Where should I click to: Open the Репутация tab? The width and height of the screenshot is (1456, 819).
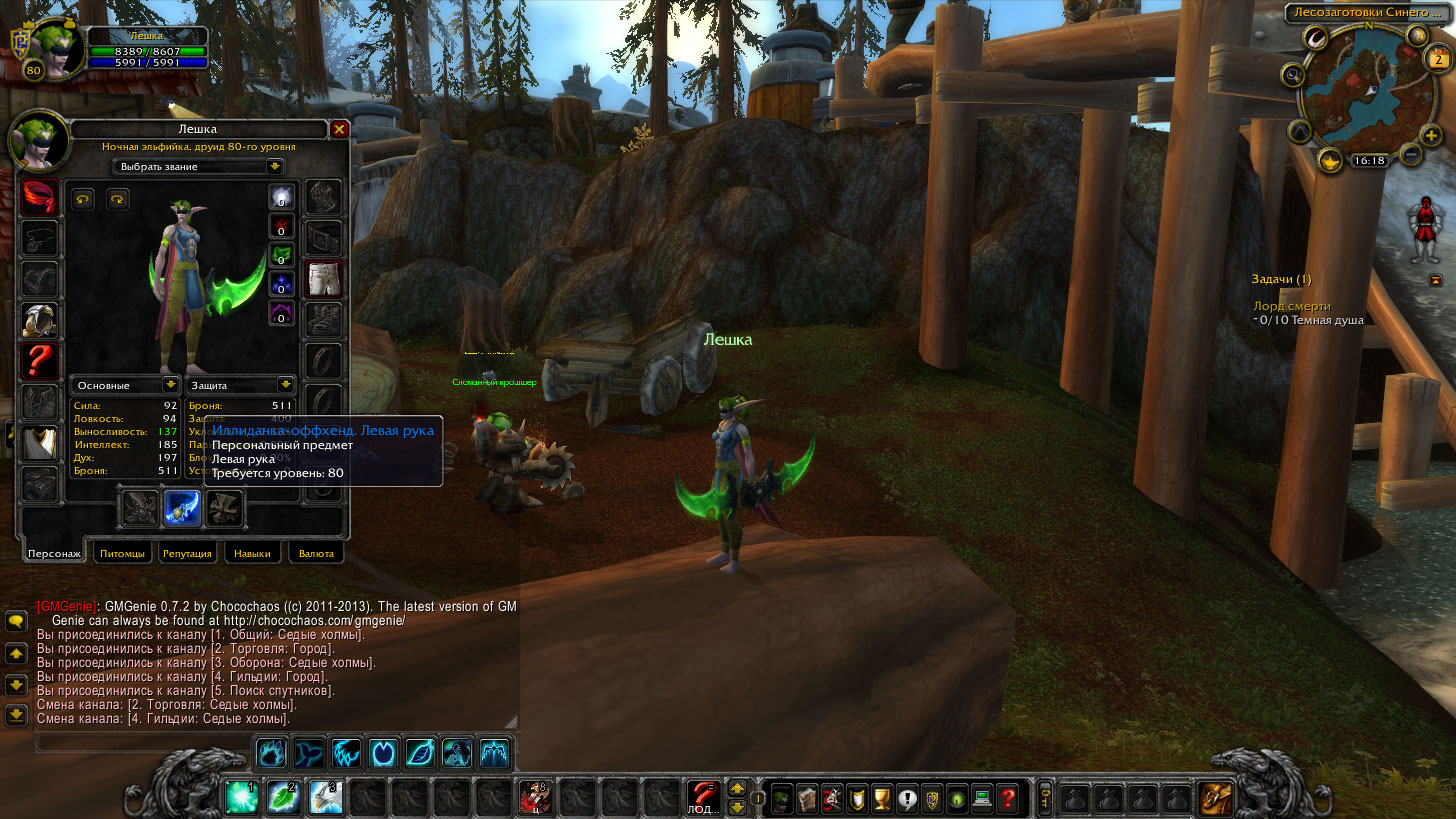[187, 553]
